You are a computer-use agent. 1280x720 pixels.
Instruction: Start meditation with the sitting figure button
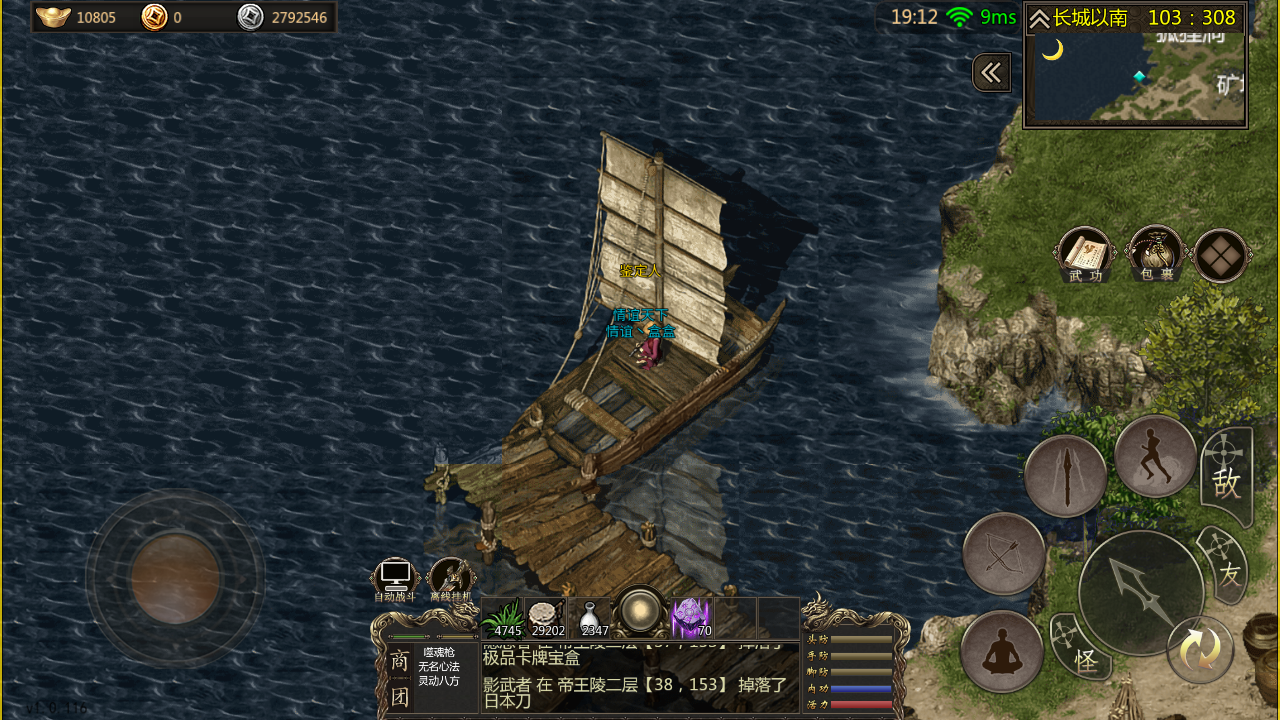point(1002,651)
